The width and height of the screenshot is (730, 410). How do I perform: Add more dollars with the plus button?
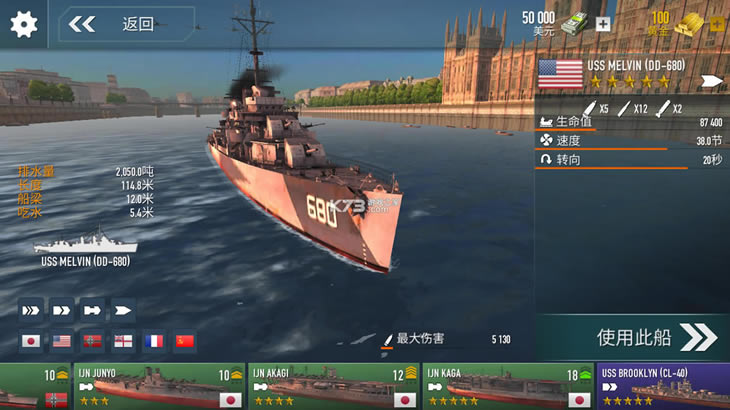coord(603,24)
